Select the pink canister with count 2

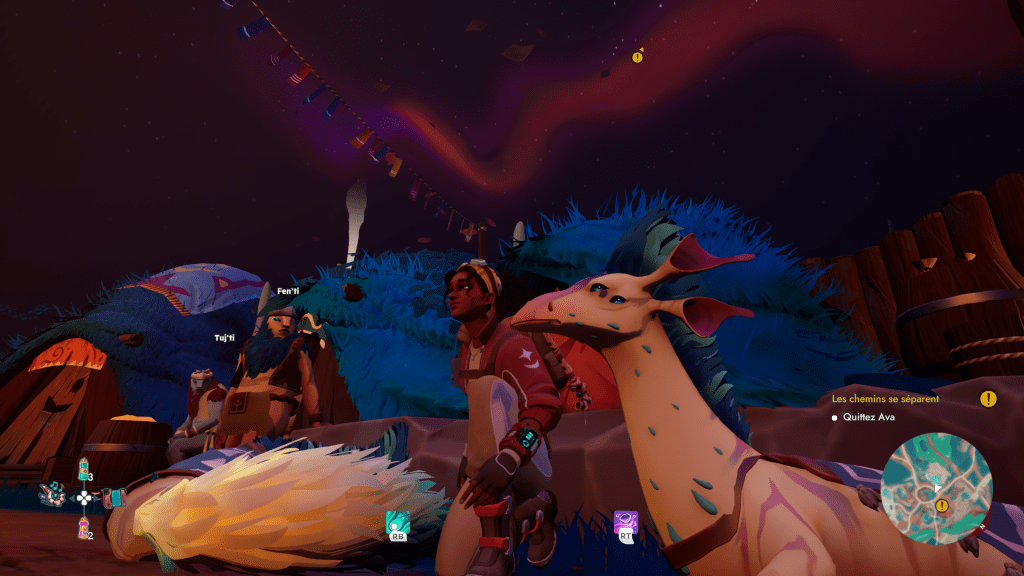(84, 527)
